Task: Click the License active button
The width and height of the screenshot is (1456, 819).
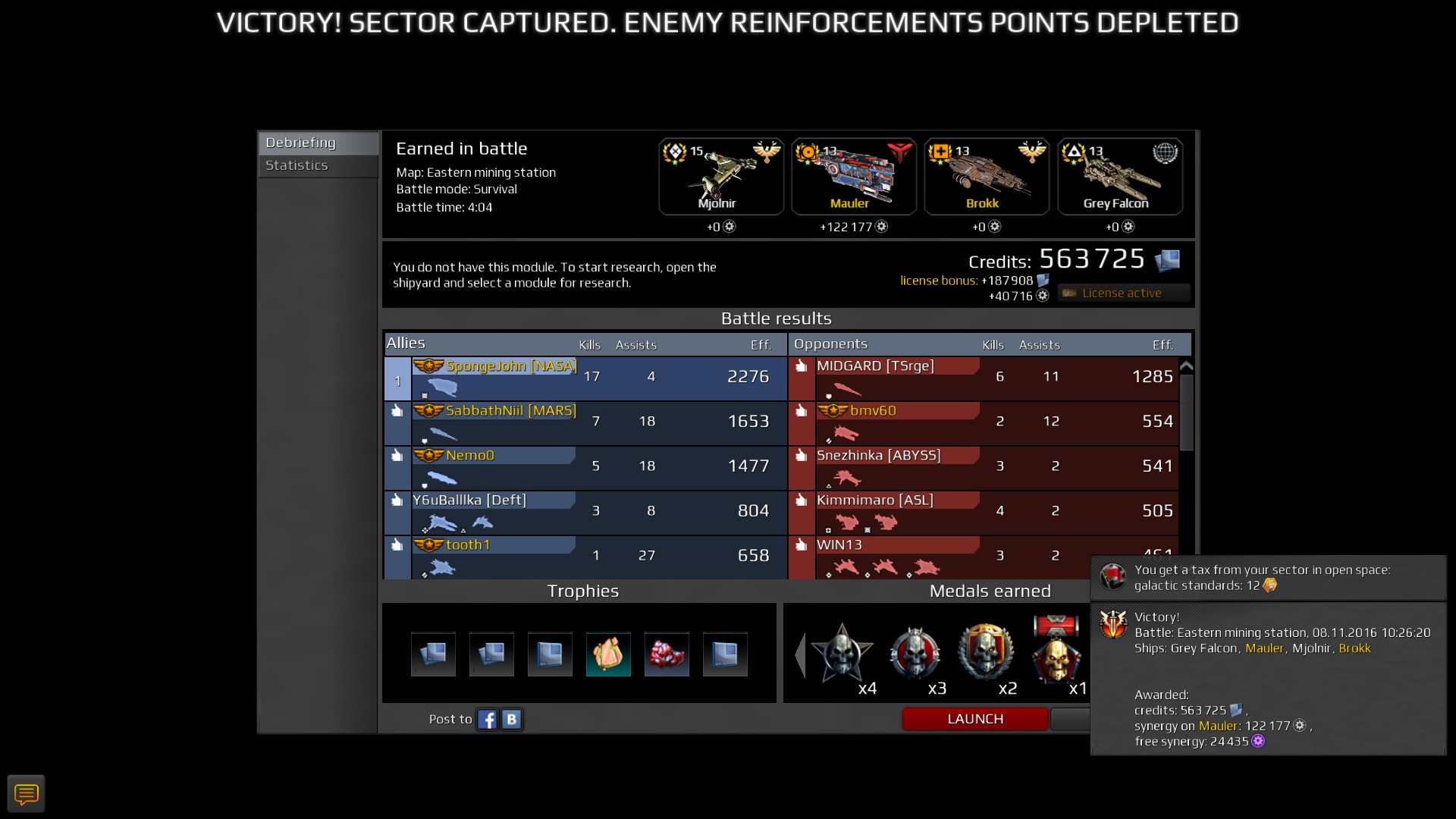Action: click(1122, 293)
